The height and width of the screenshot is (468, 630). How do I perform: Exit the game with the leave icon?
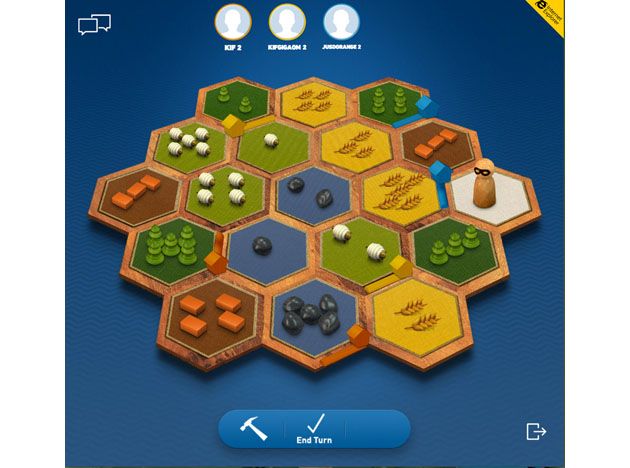click(x=537, y=431)
